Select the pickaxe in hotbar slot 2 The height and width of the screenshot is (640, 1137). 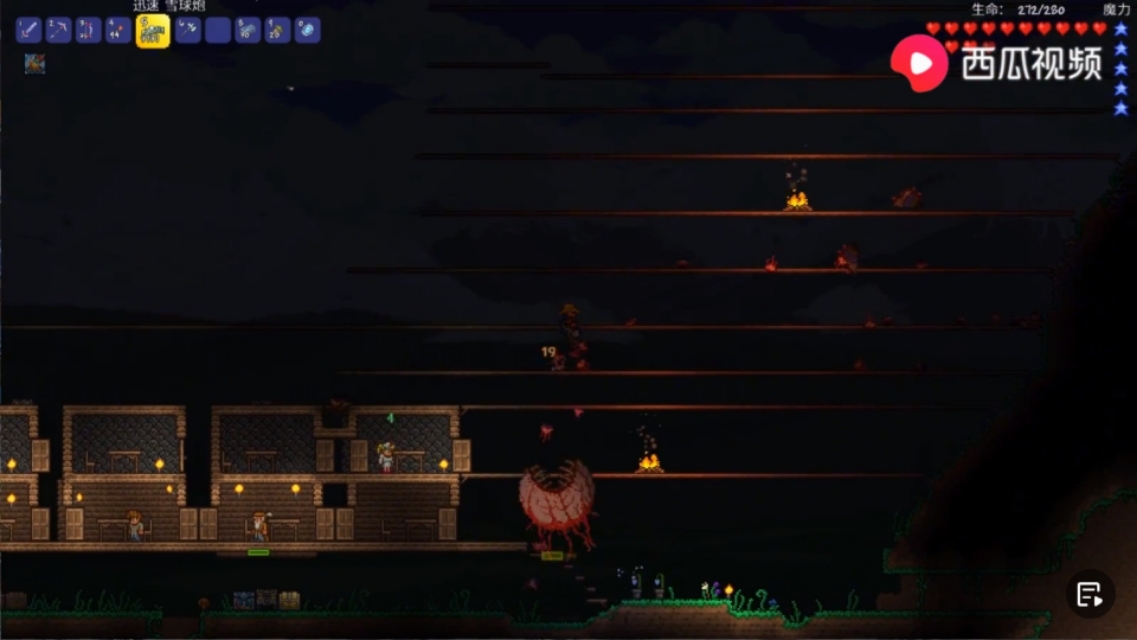[59, 30]
